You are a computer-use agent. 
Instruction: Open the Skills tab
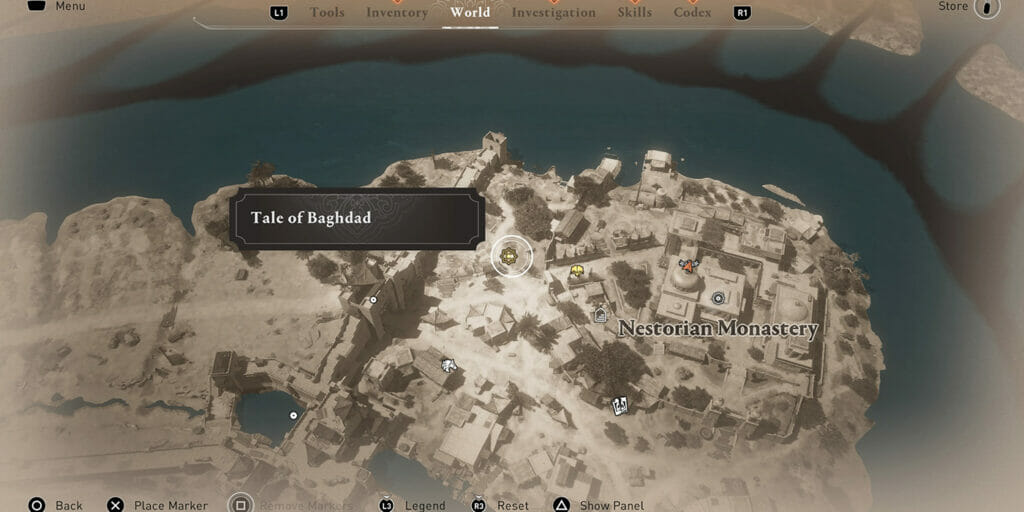634,13
